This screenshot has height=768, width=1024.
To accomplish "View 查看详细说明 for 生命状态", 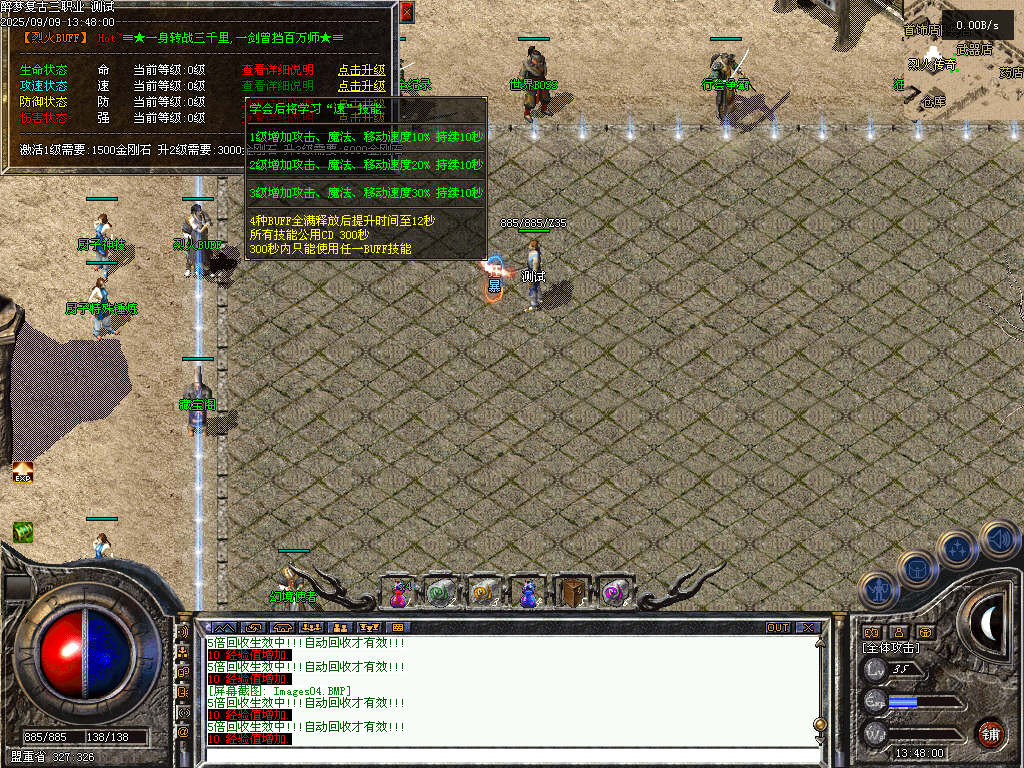I will coord(277,70).
